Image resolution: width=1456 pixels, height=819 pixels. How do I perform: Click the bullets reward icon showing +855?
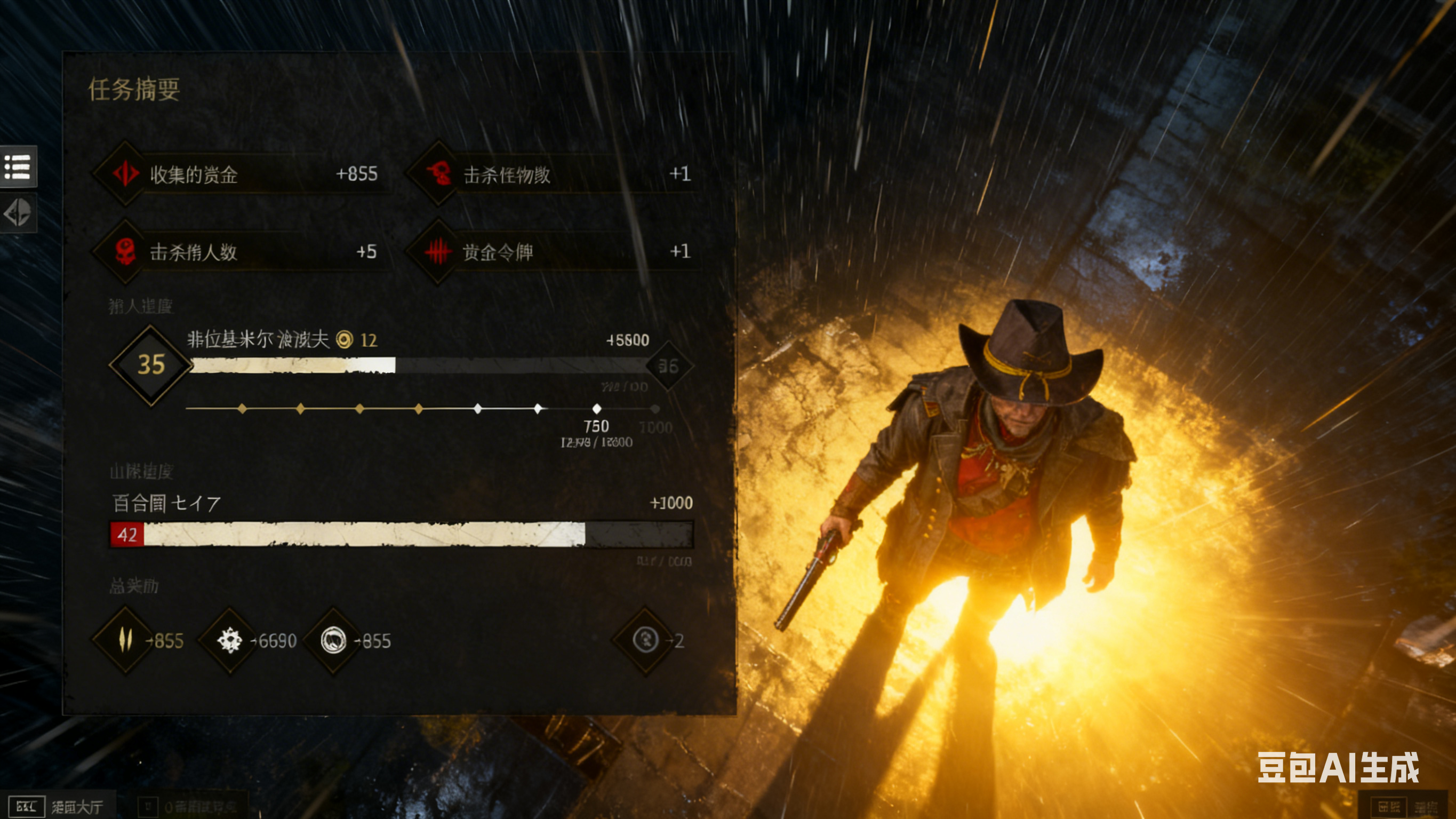(x=125, y=640)
